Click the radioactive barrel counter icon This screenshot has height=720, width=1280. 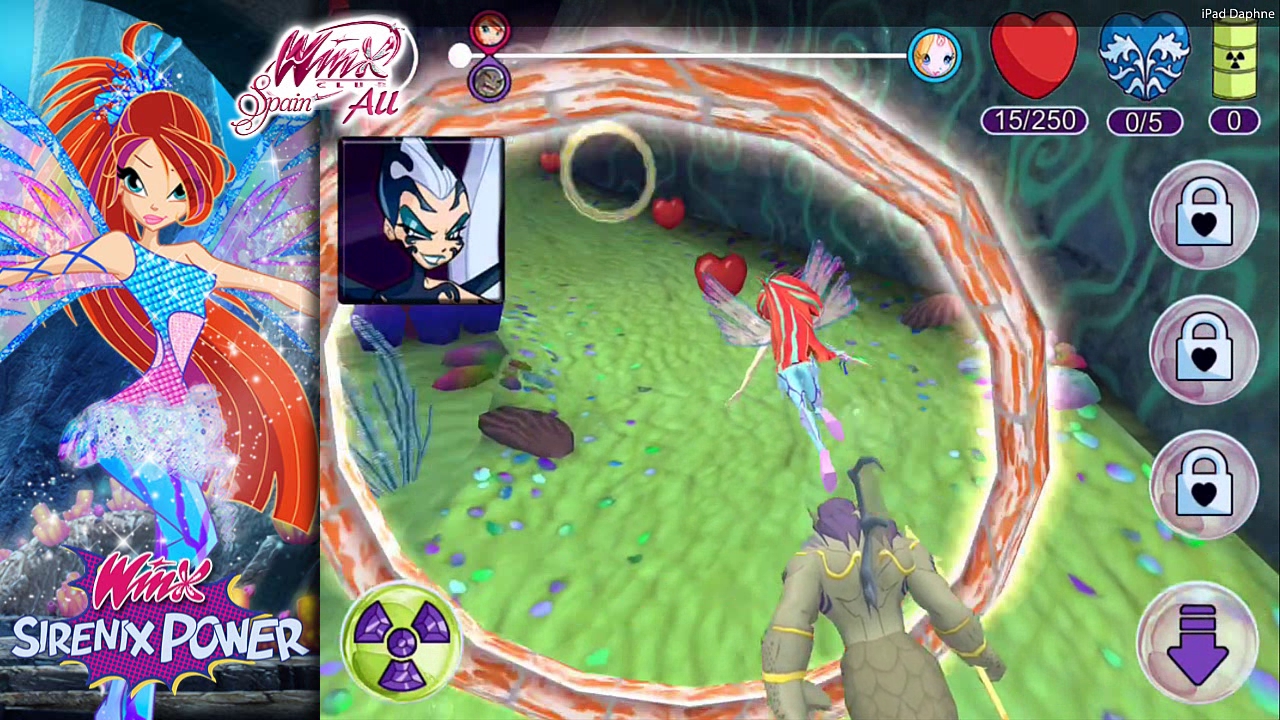click(1233, 57)
